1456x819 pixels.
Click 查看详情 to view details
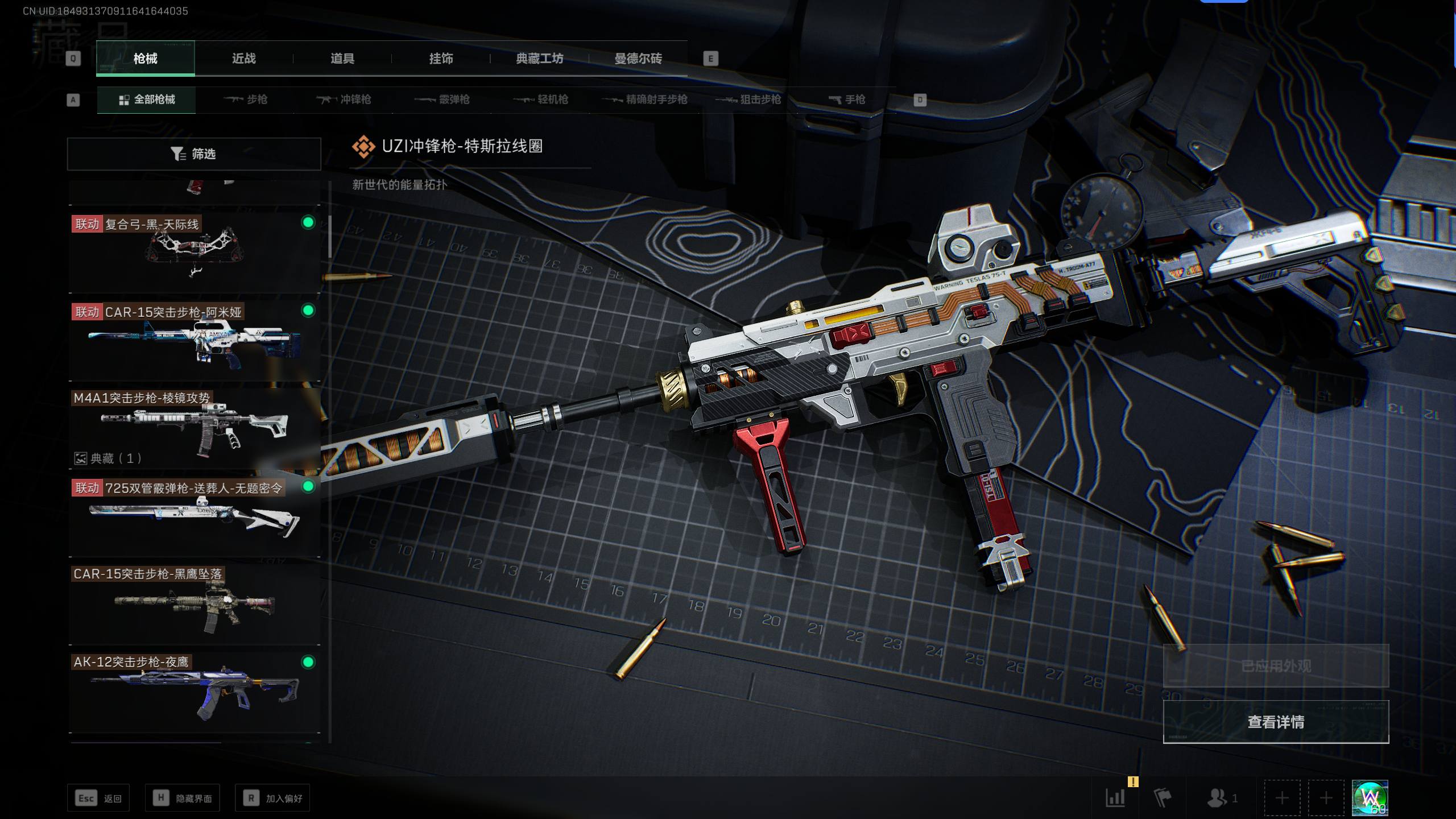pyautogui.click(x=1276, y=722)
